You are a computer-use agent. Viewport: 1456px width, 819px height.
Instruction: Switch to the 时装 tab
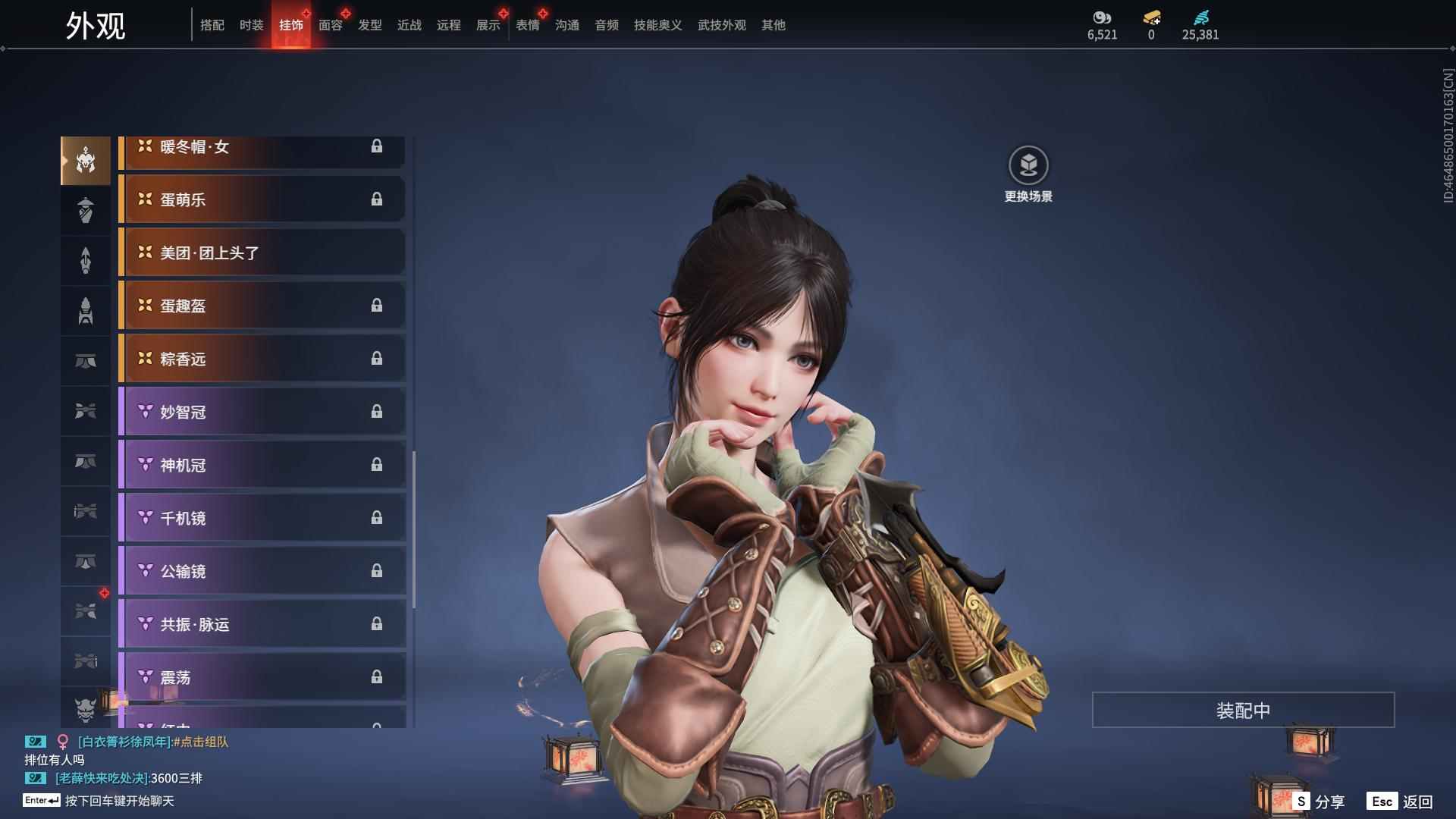pos(251,25)
